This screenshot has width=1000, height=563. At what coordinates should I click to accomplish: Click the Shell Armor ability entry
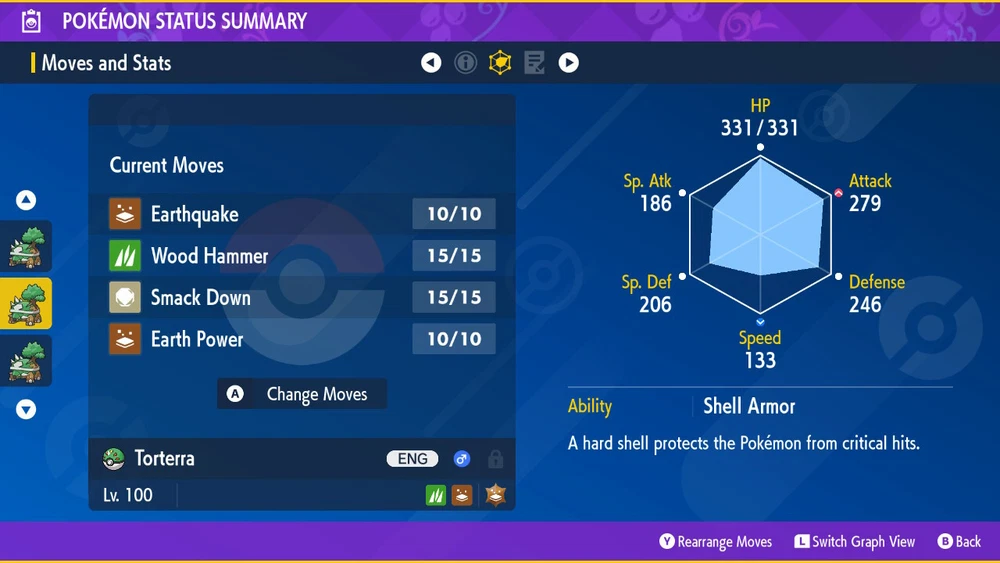749,406
